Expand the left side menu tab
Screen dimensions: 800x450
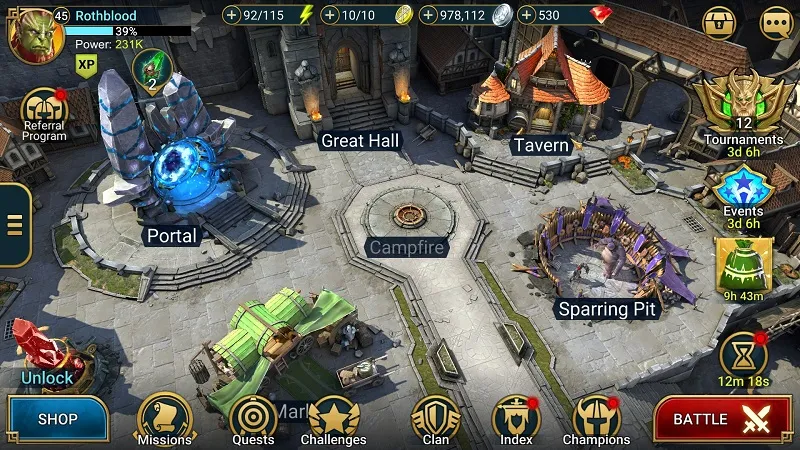(x=13, y=224)
